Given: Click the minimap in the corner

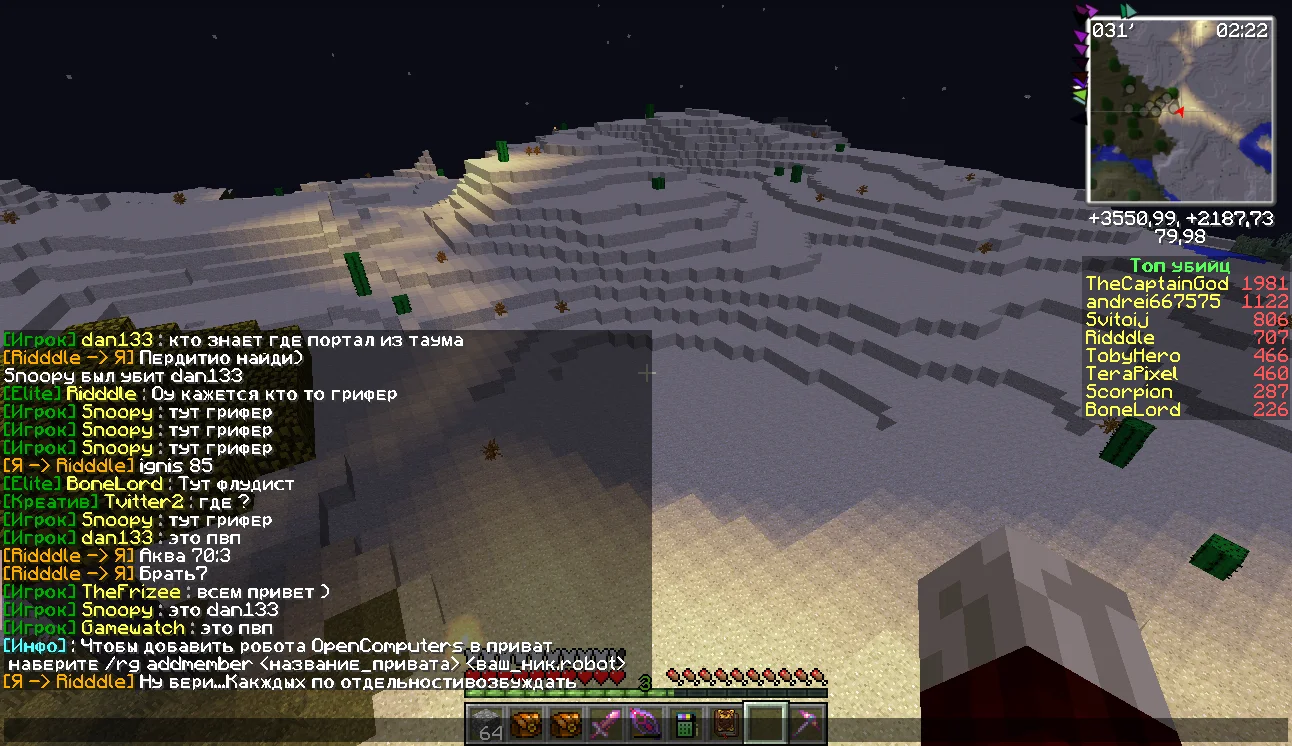Looking at the screenshot, I should pos(1180,111).
